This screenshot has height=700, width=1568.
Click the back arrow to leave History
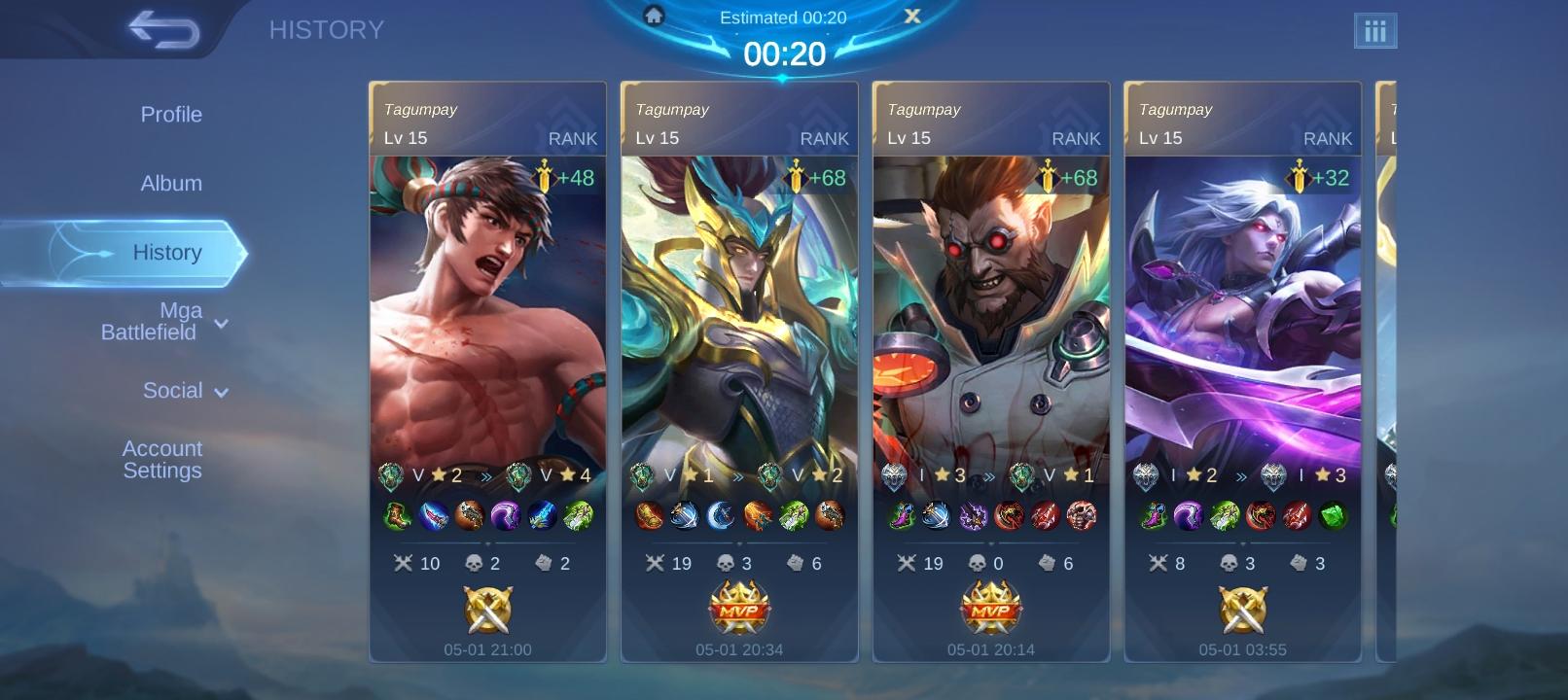(x=163, y=29)
